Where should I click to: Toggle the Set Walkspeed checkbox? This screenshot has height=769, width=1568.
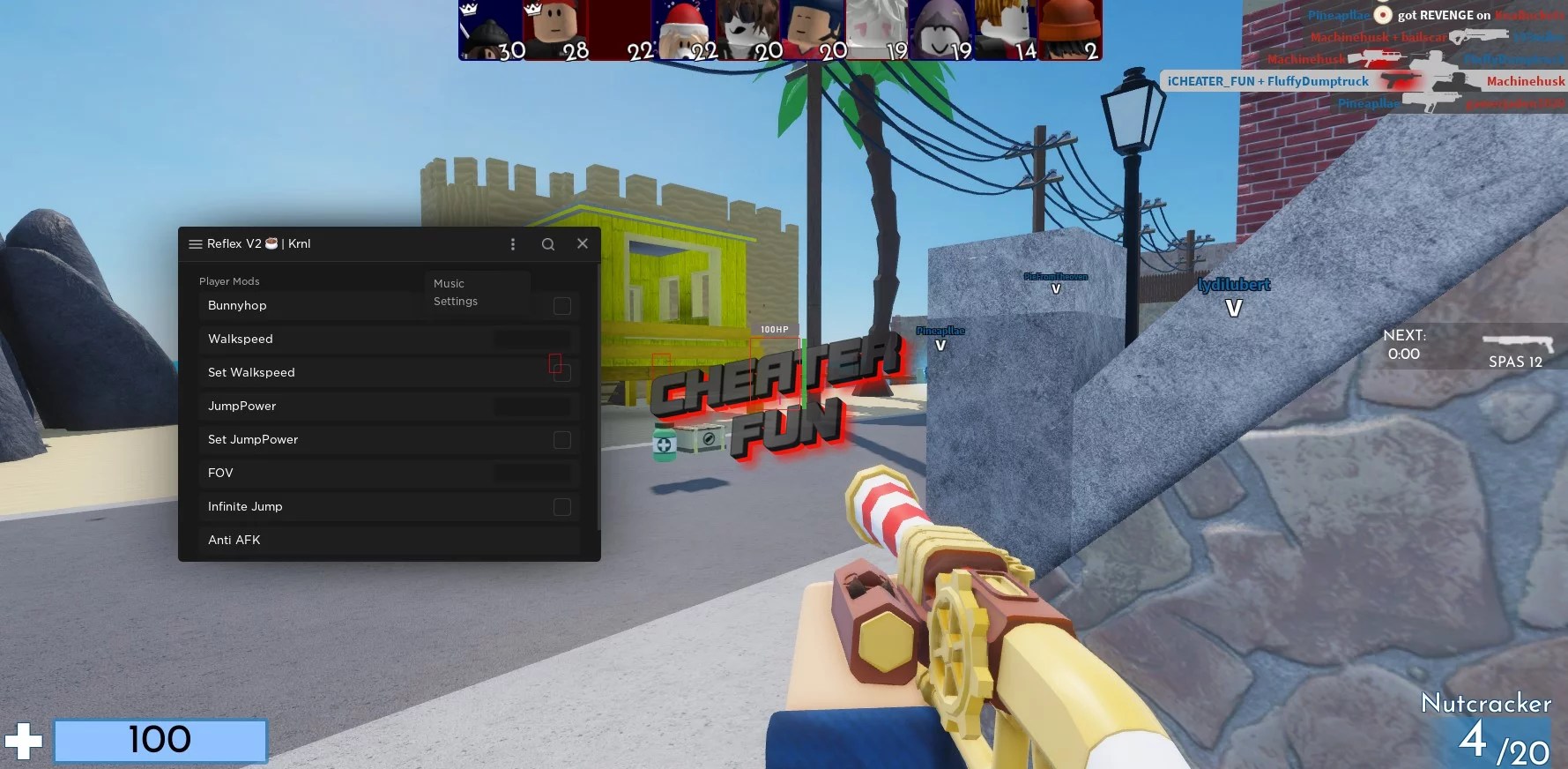click(x=561, y=372)
